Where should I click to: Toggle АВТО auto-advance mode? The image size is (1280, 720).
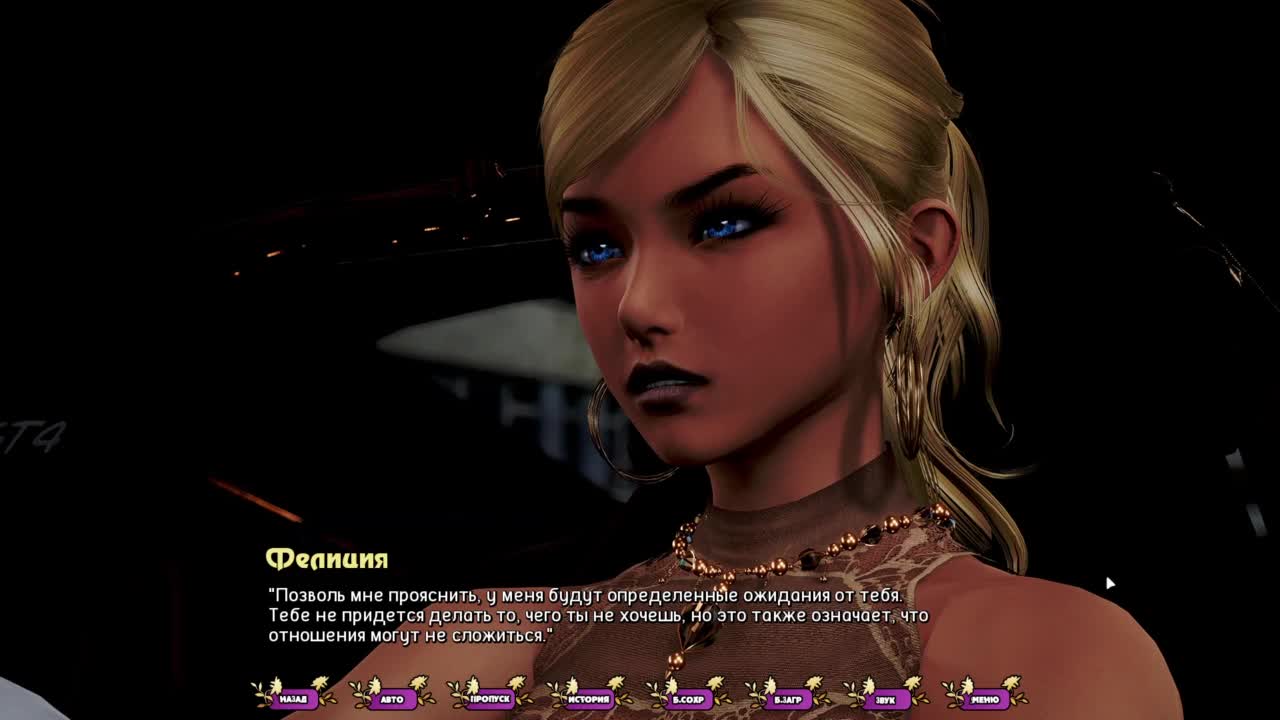coord(392,699)
